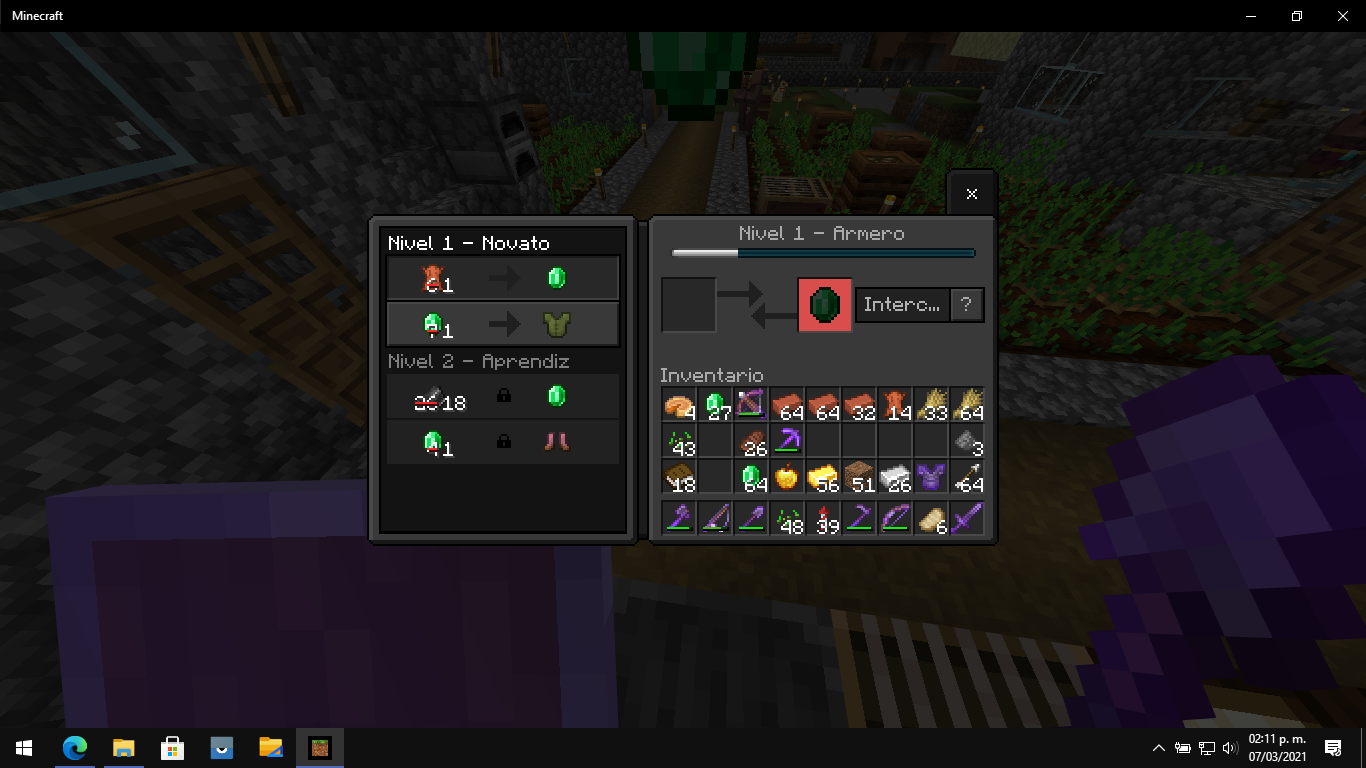Pick up the stack of 64 arrows
The width and height of the screenshot is (1366, 768).
coord(967,477)
